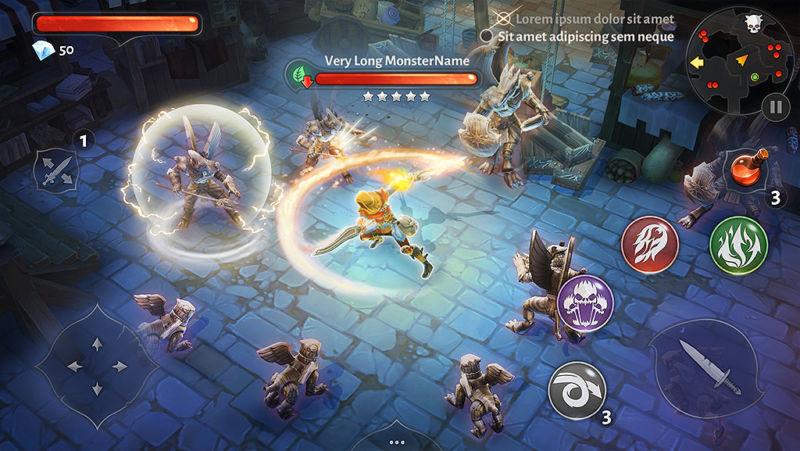Select the crossed swords quest objective

pos(504,19)
